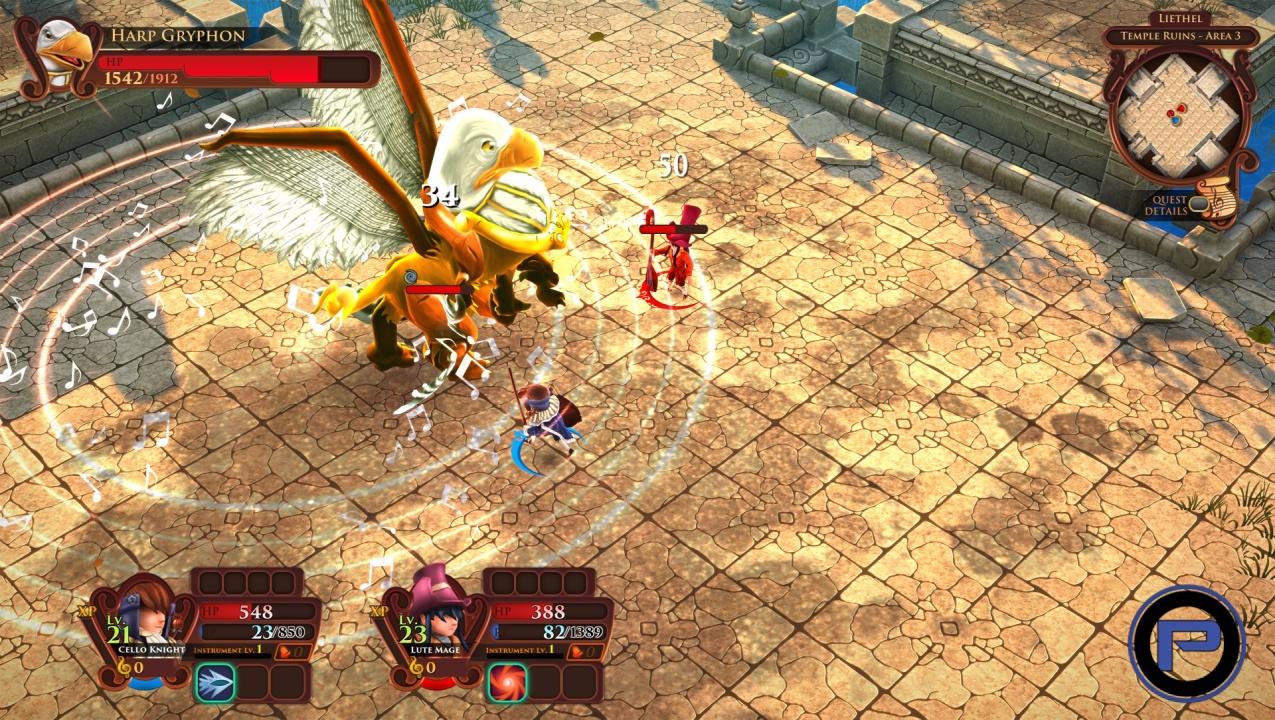
Task: Select the Cello Knight character portrait
Action: [146, 612]
